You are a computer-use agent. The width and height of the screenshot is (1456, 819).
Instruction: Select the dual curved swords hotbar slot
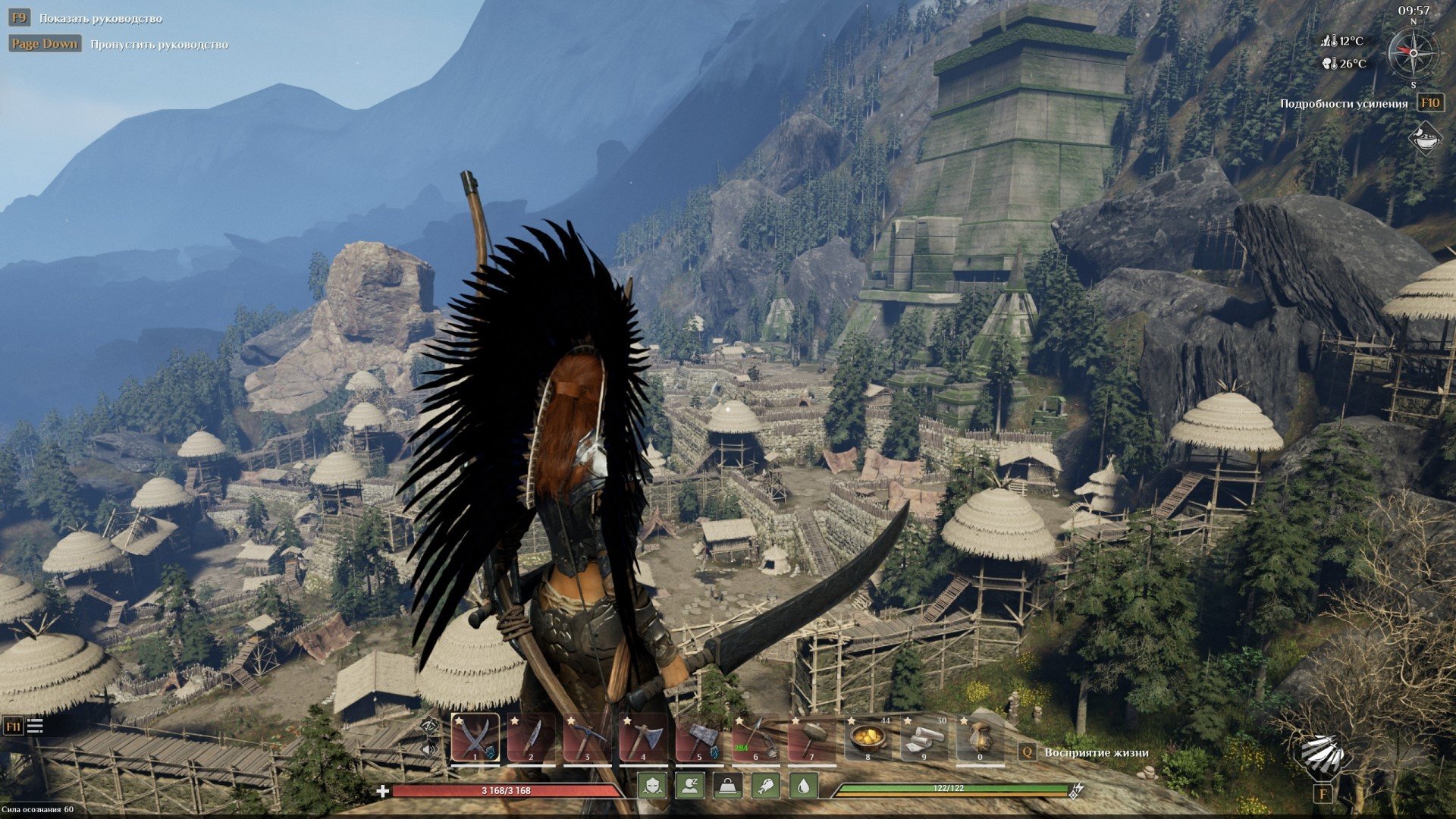475,738
